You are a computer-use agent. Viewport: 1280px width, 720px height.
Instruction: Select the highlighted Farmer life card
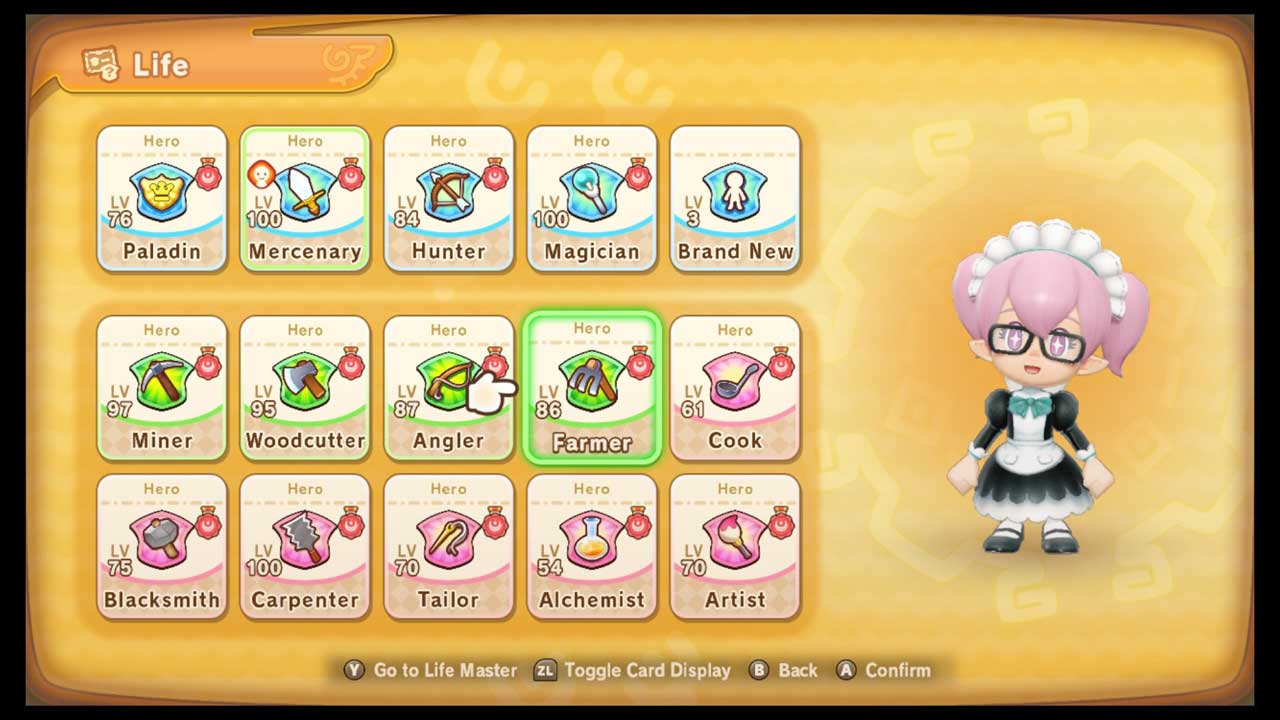click(x=592, y=388)
